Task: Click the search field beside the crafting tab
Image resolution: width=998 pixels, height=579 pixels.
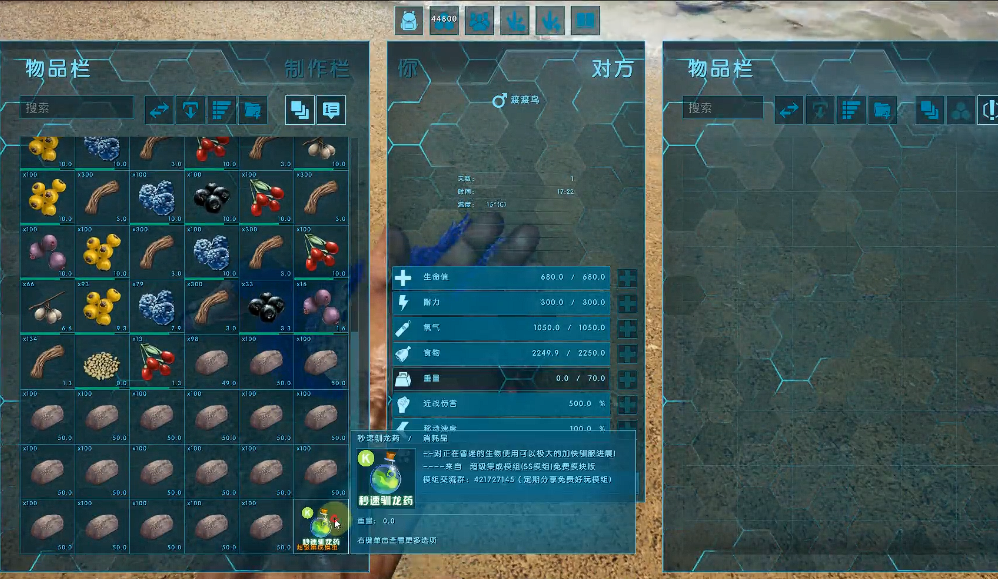Action: (78, 108)
